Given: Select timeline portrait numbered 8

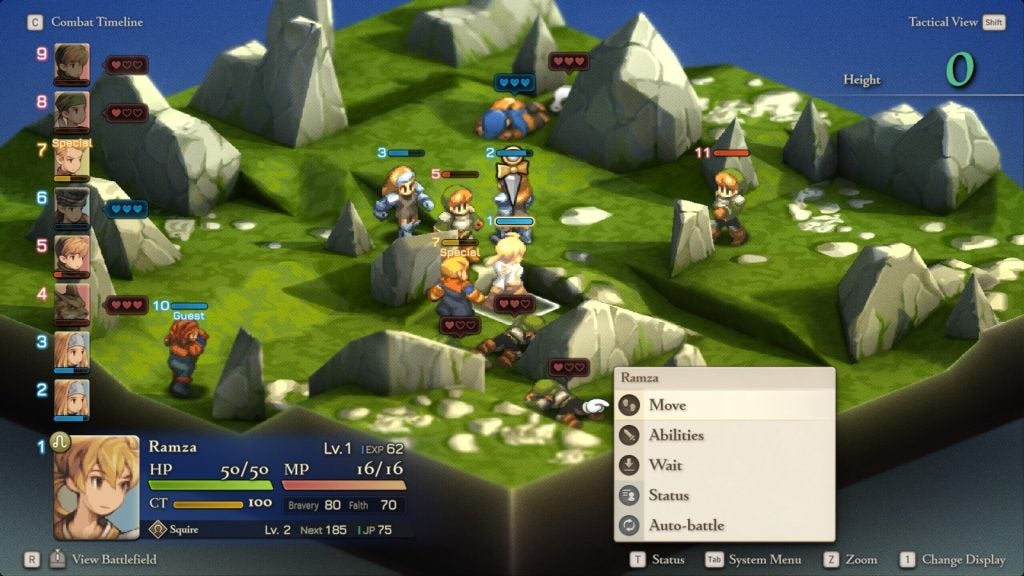Looking at the screenshot, I should [72, 109].
